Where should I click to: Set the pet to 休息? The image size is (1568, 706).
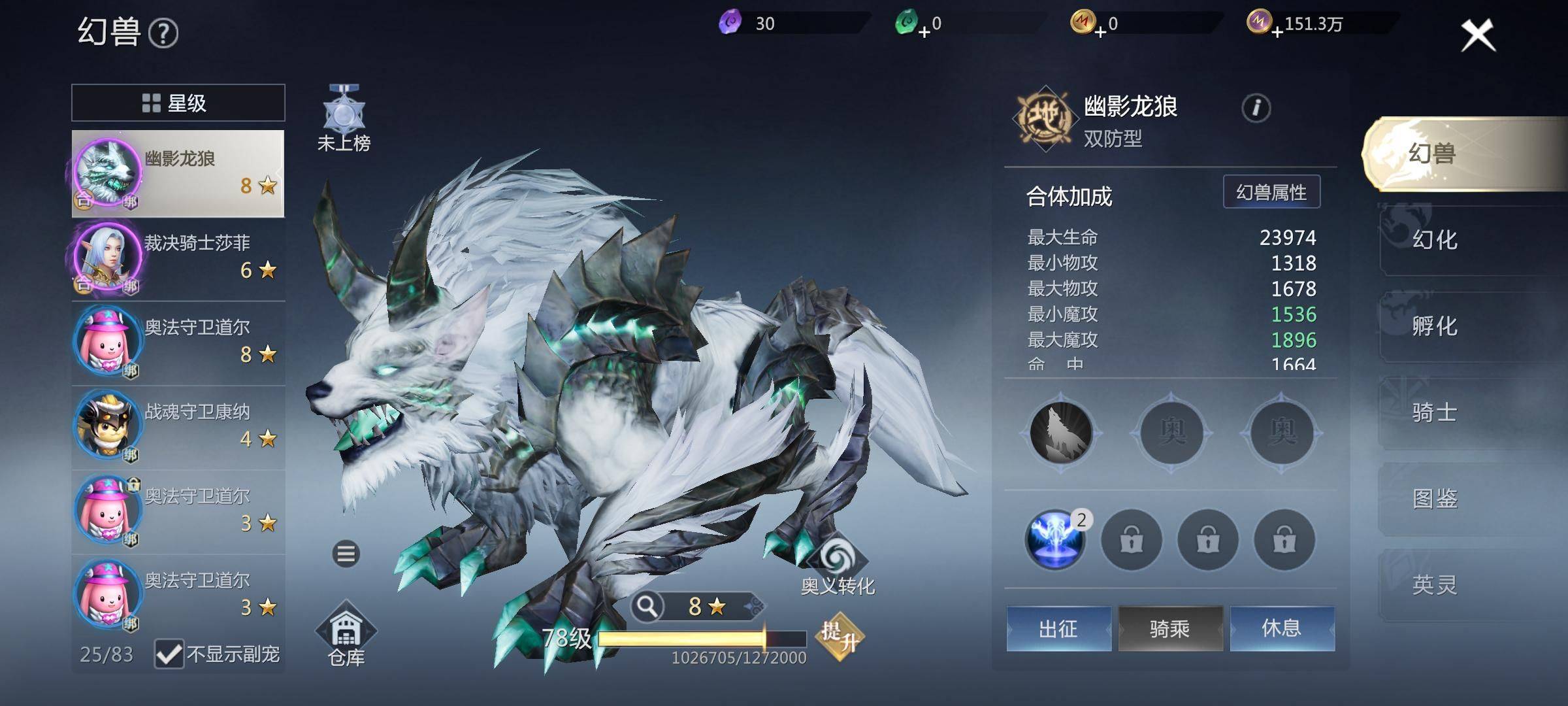click(x=1281, y=629)
